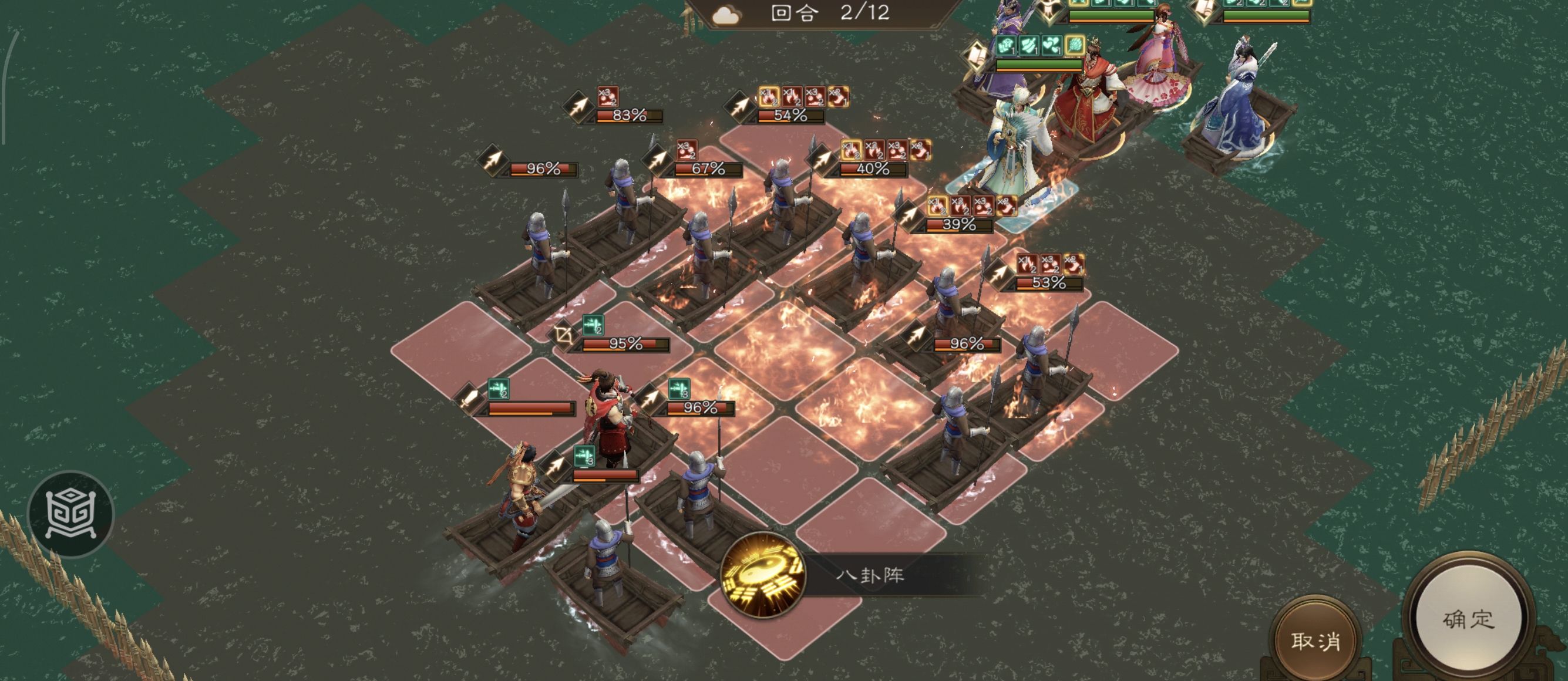The width and height of the screenshot is (1568, 681).
Task: Click the weather cloud icon beside the round counter
Action: pyautogui.click(x=726, y=15)
